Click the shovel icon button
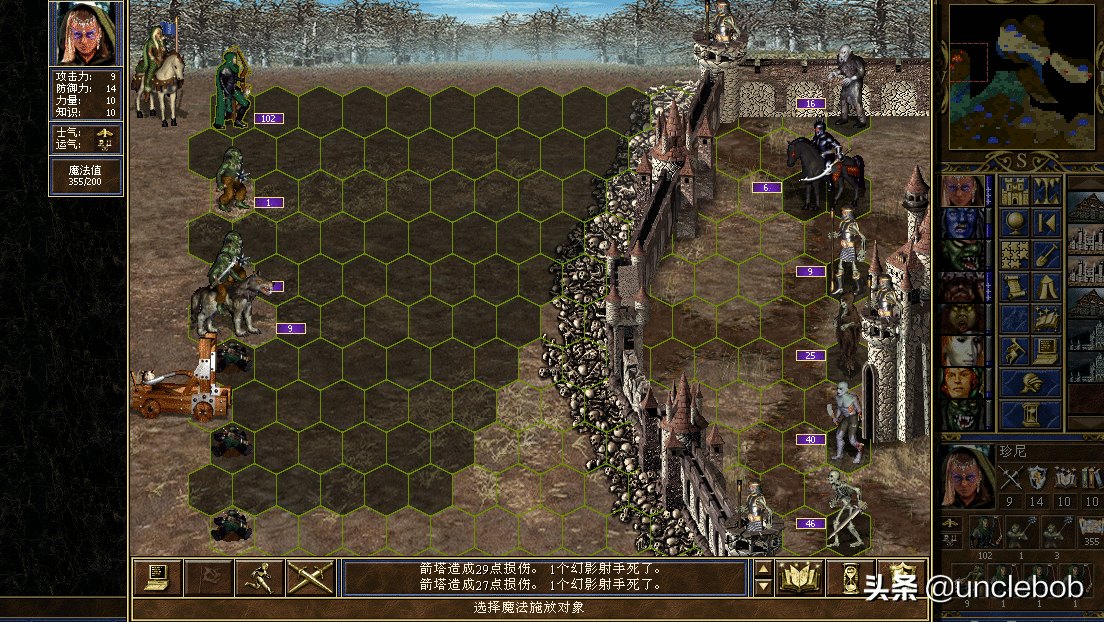The height and width of the screenshot is (622, 1104). click(x=1047, y=254)
